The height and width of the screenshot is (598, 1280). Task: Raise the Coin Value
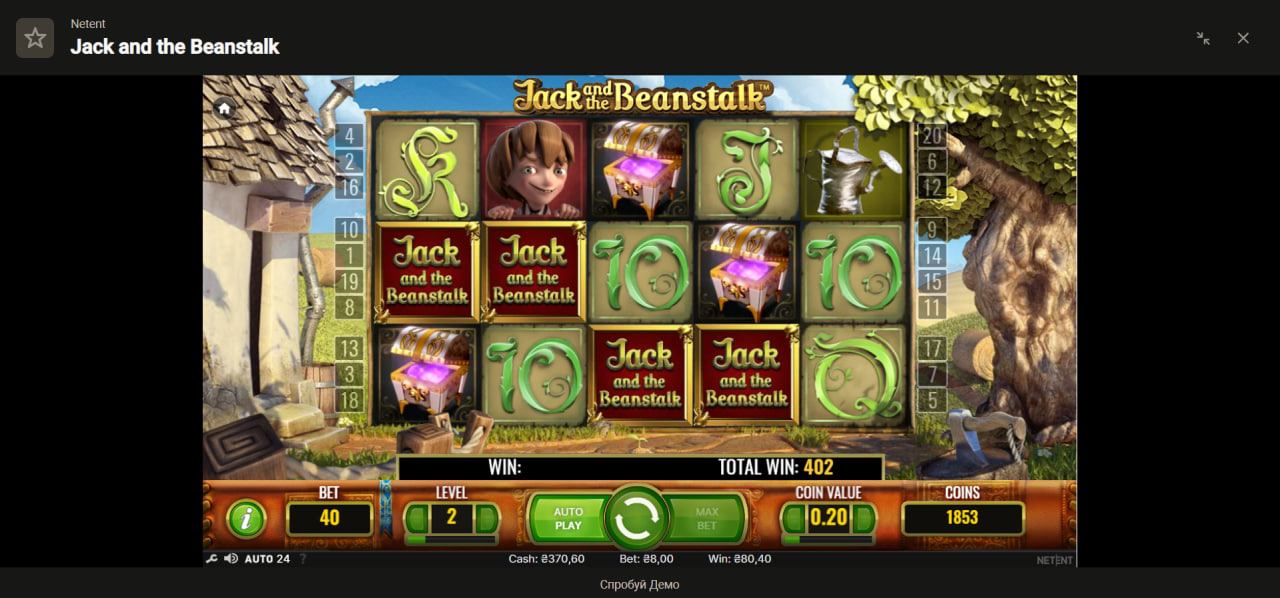[x=865, y=518]
